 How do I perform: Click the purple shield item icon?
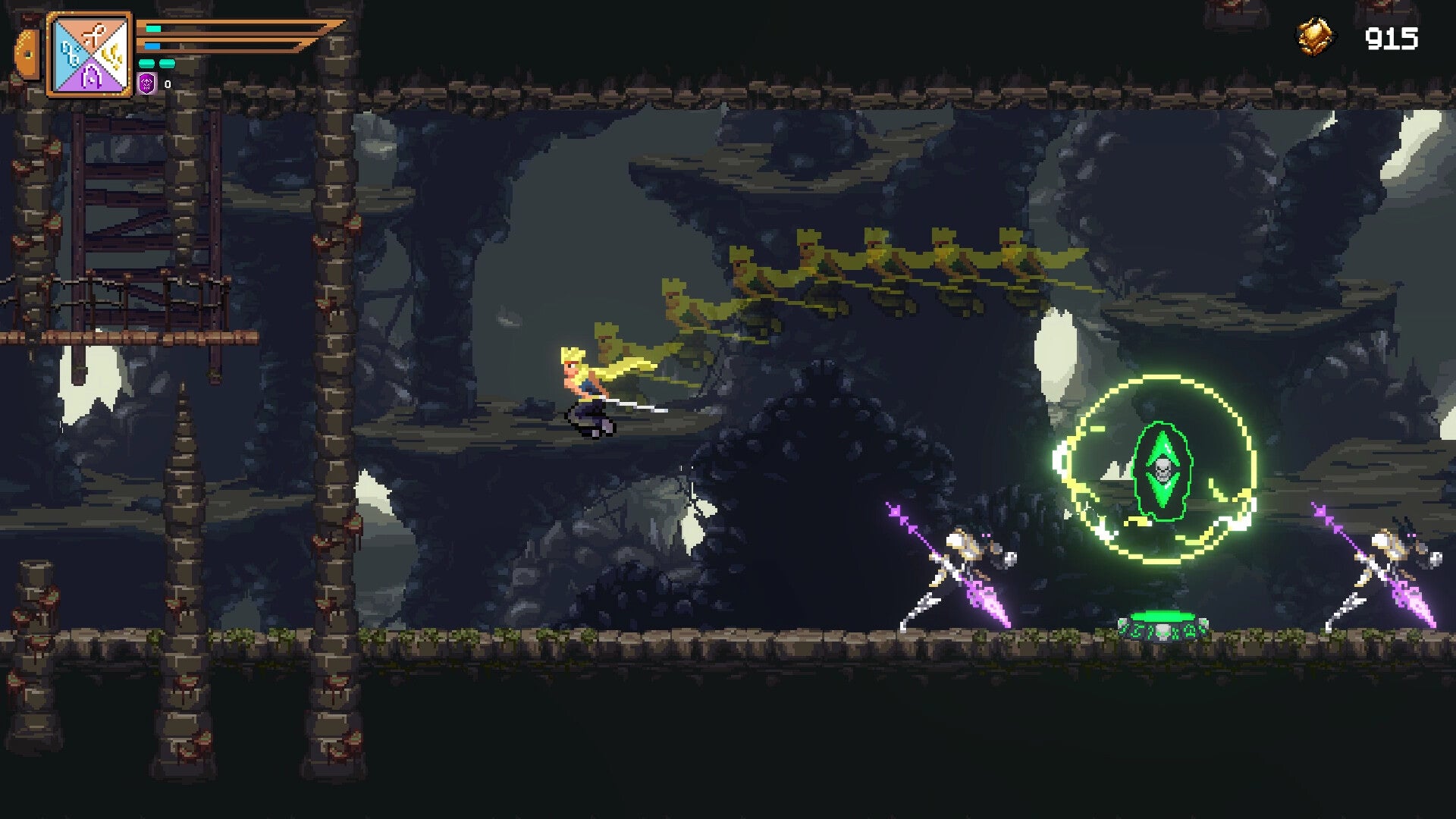click(147, 83)
